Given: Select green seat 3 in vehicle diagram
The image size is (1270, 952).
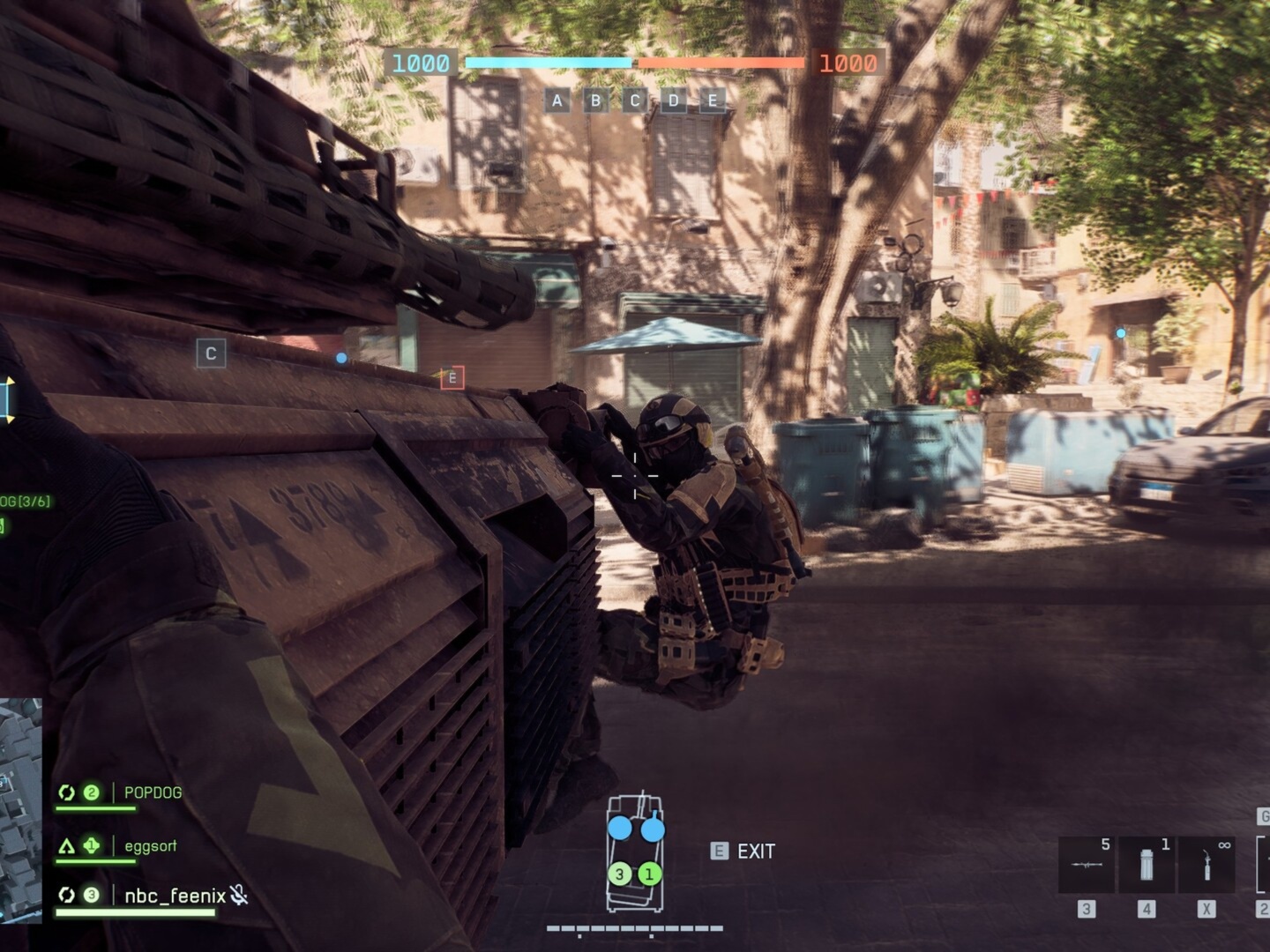Looking at the screenshot, I should tap(620, 874).
